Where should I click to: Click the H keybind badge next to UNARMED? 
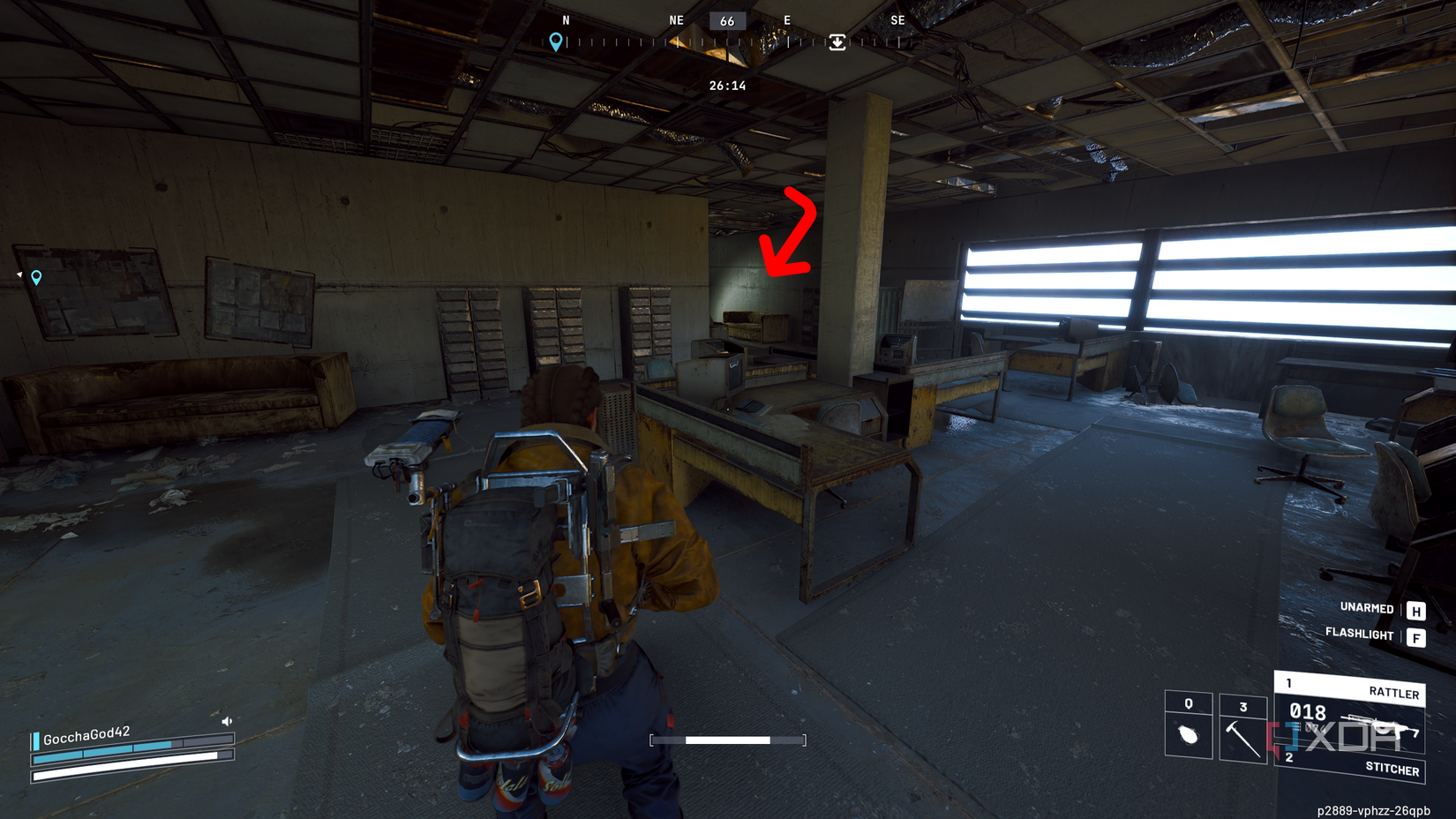1415,609
